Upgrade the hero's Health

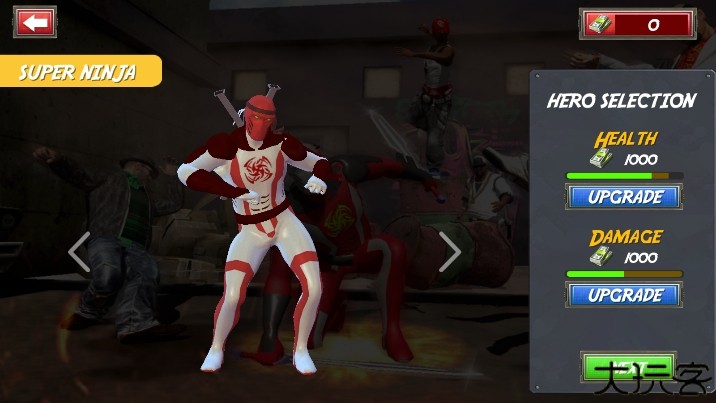(624, 197)
